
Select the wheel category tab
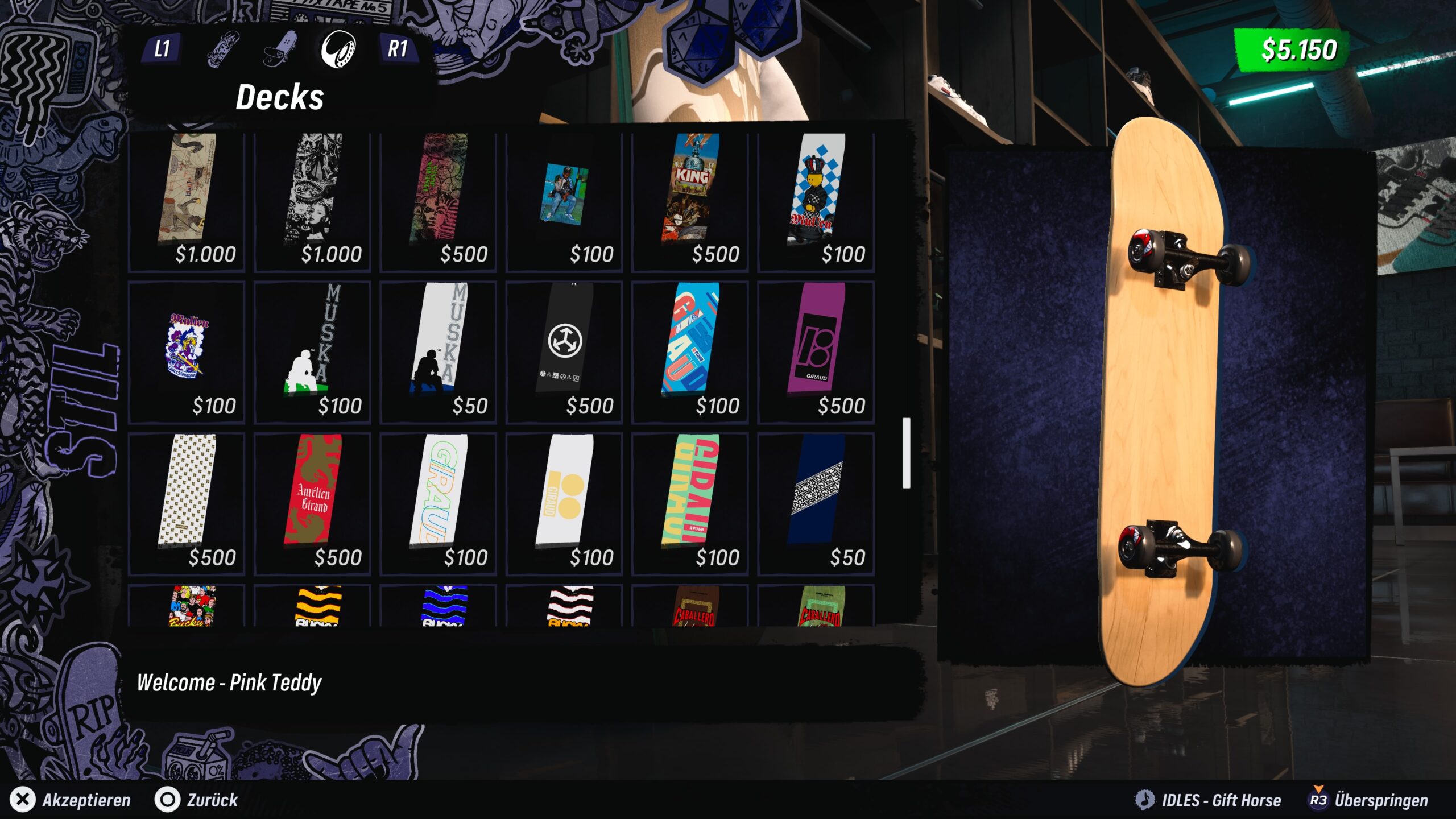coord(338,49)
